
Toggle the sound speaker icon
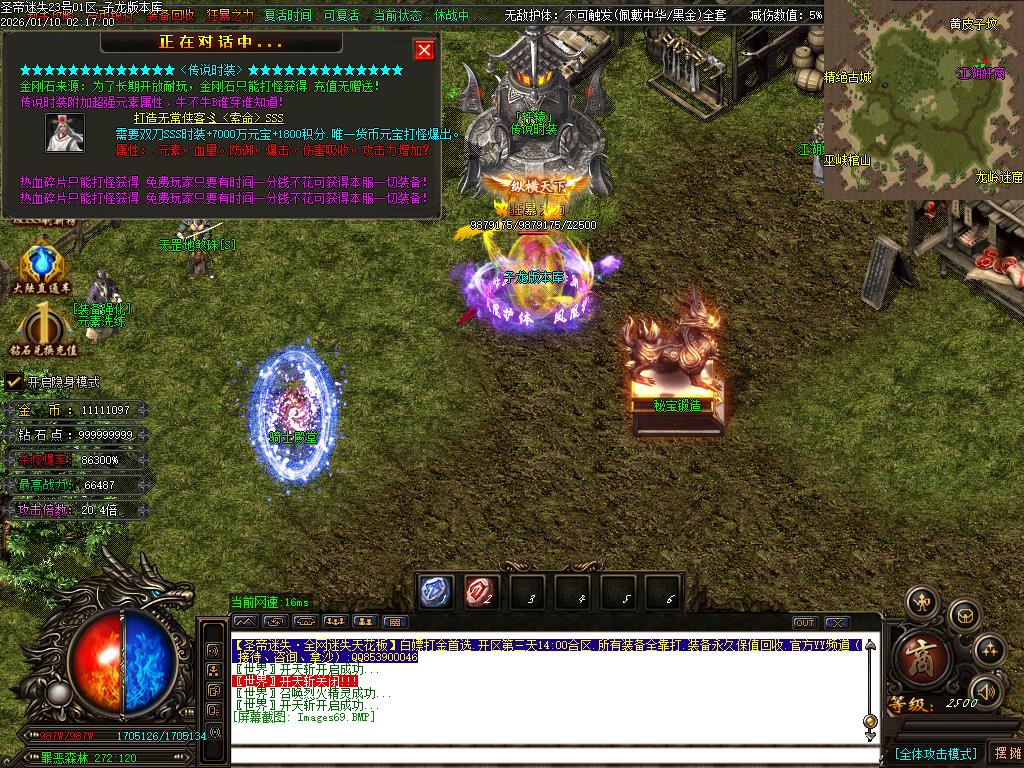click(986, 690)
